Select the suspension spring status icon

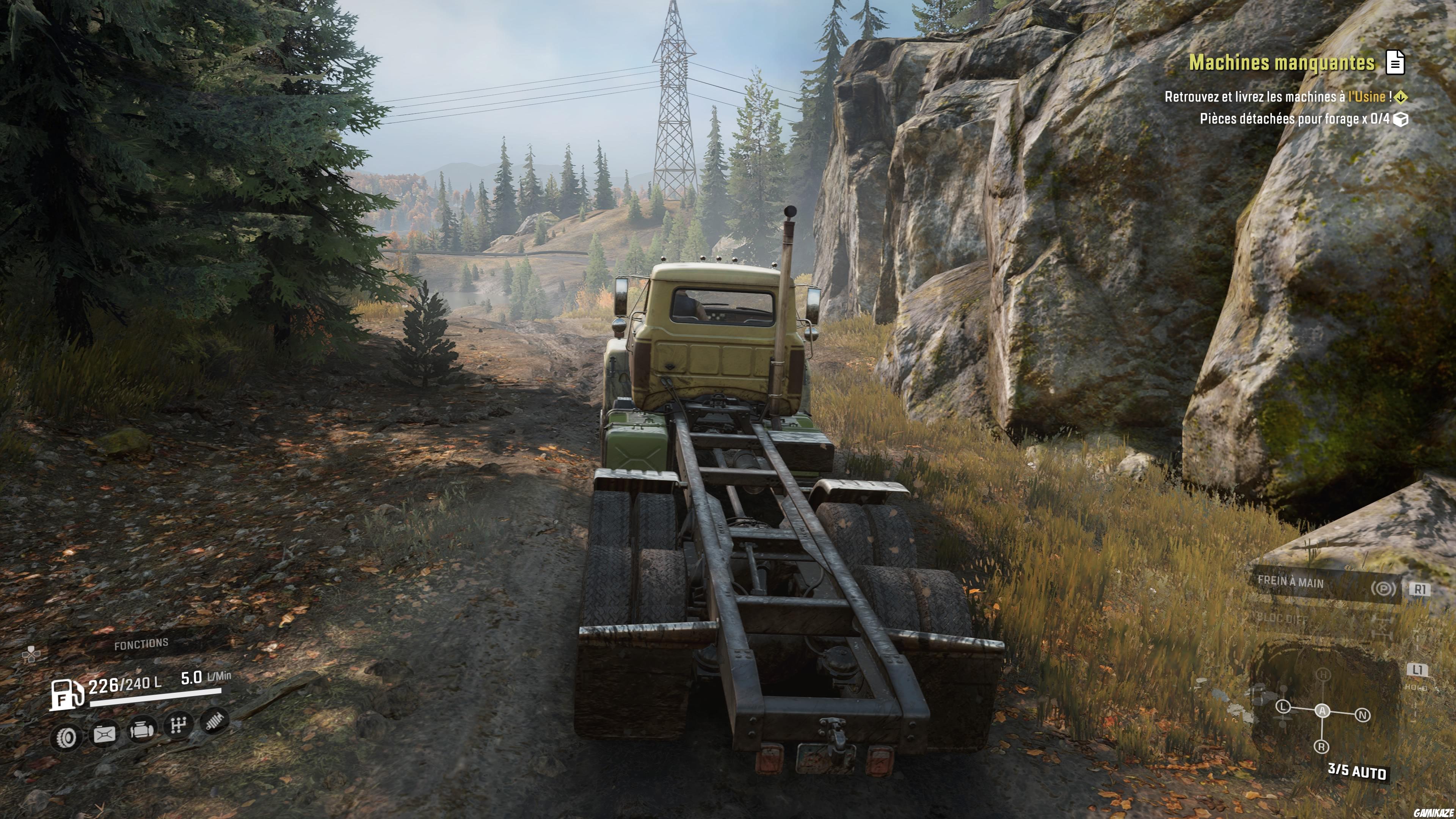(213, 720)
